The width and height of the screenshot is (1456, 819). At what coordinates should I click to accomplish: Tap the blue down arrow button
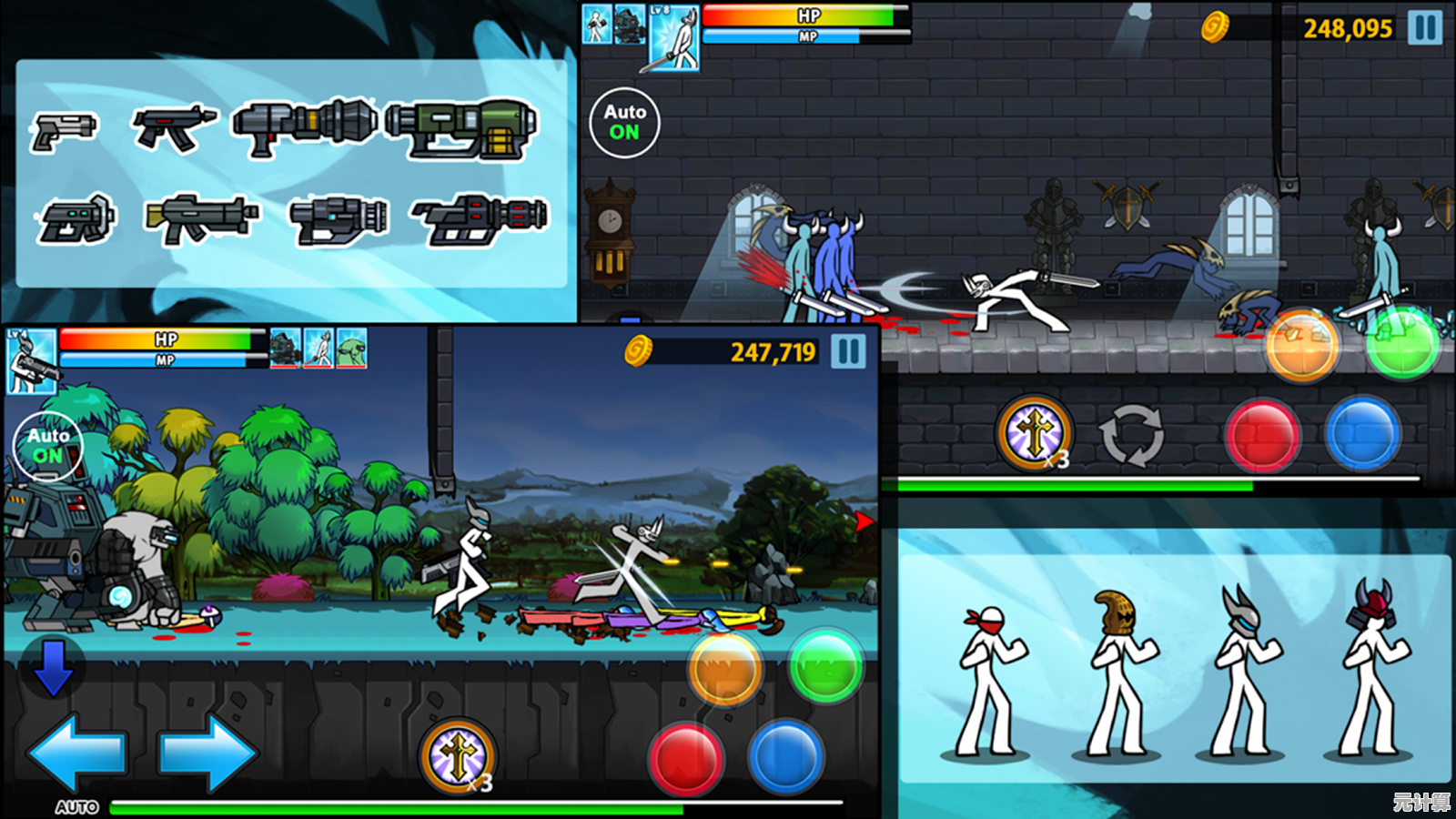[x=53, y=667]
